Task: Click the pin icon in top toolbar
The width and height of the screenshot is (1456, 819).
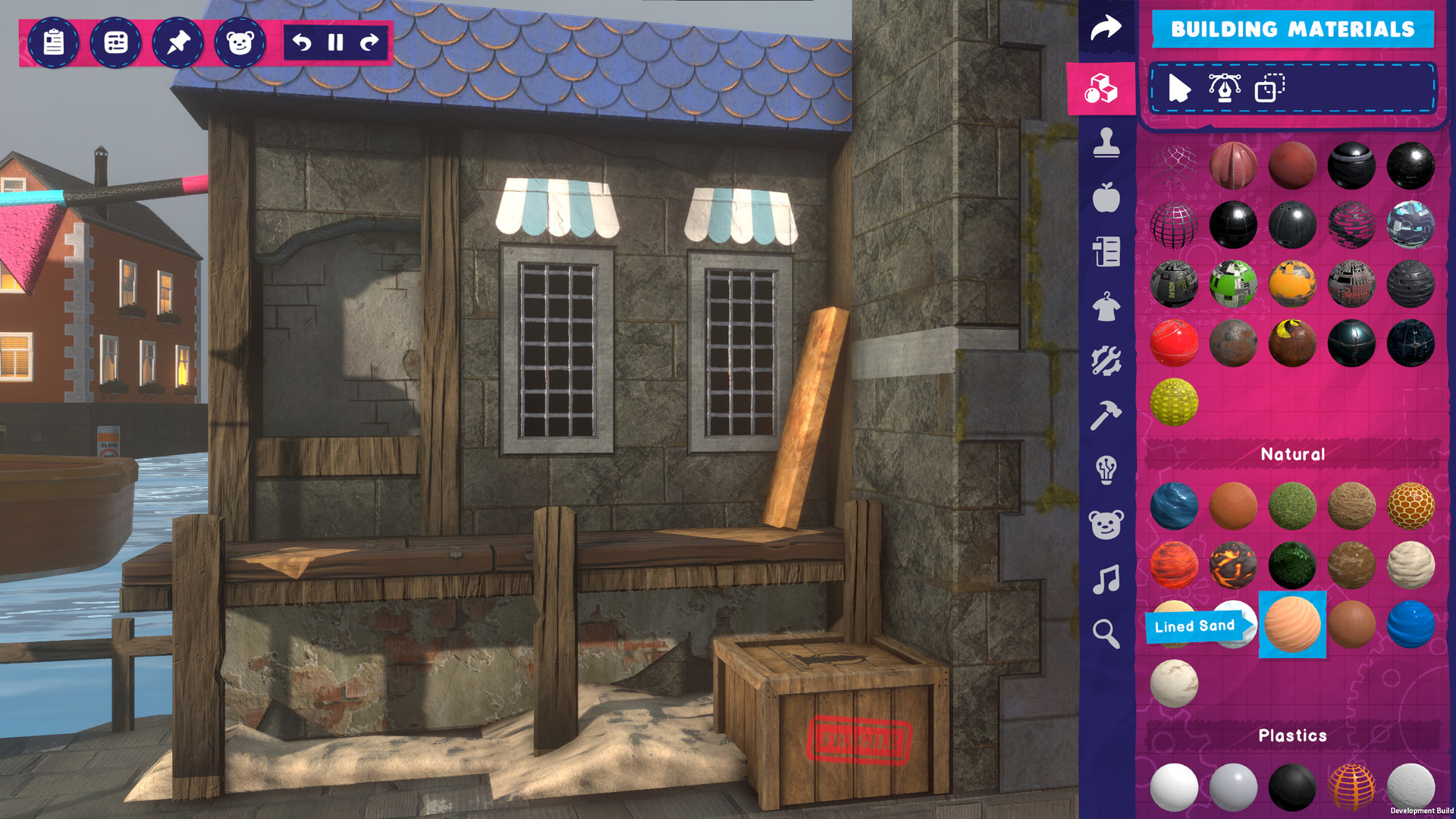Action: pyautogui.click(x=177, y=43)
